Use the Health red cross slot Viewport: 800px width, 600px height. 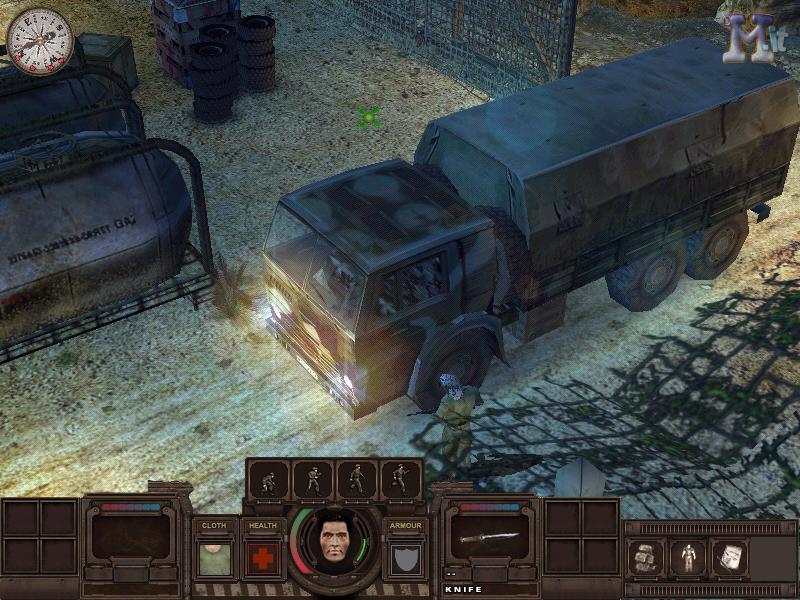263,558
